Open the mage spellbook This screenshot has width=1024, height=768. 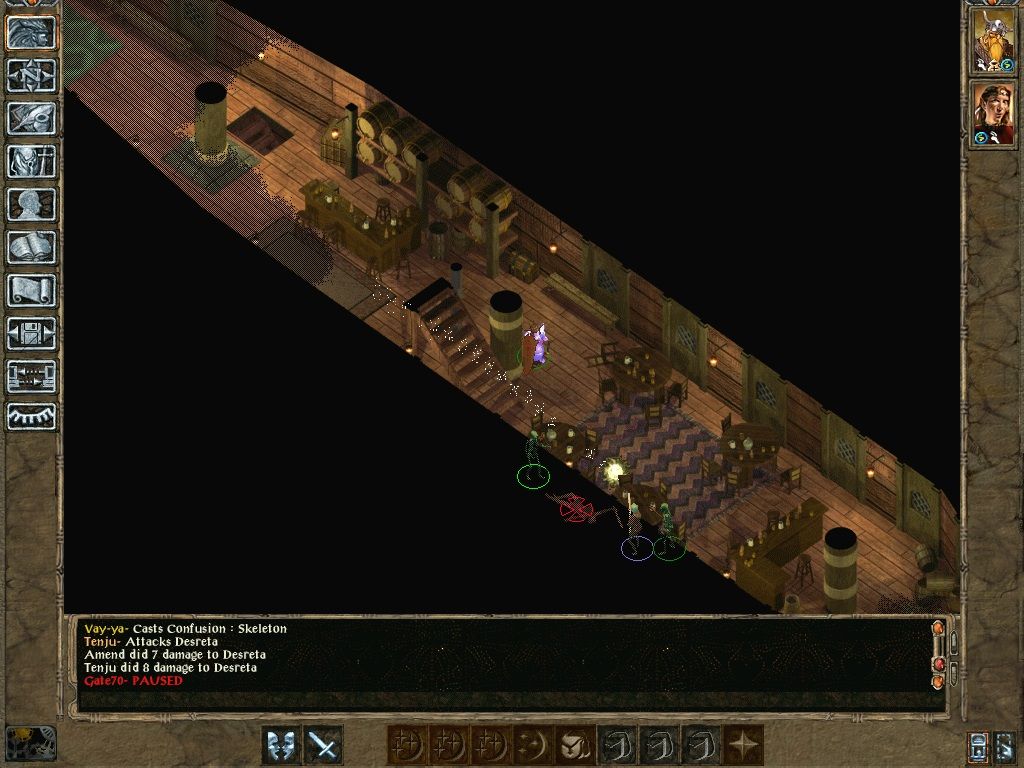click(x=31, y=247)
